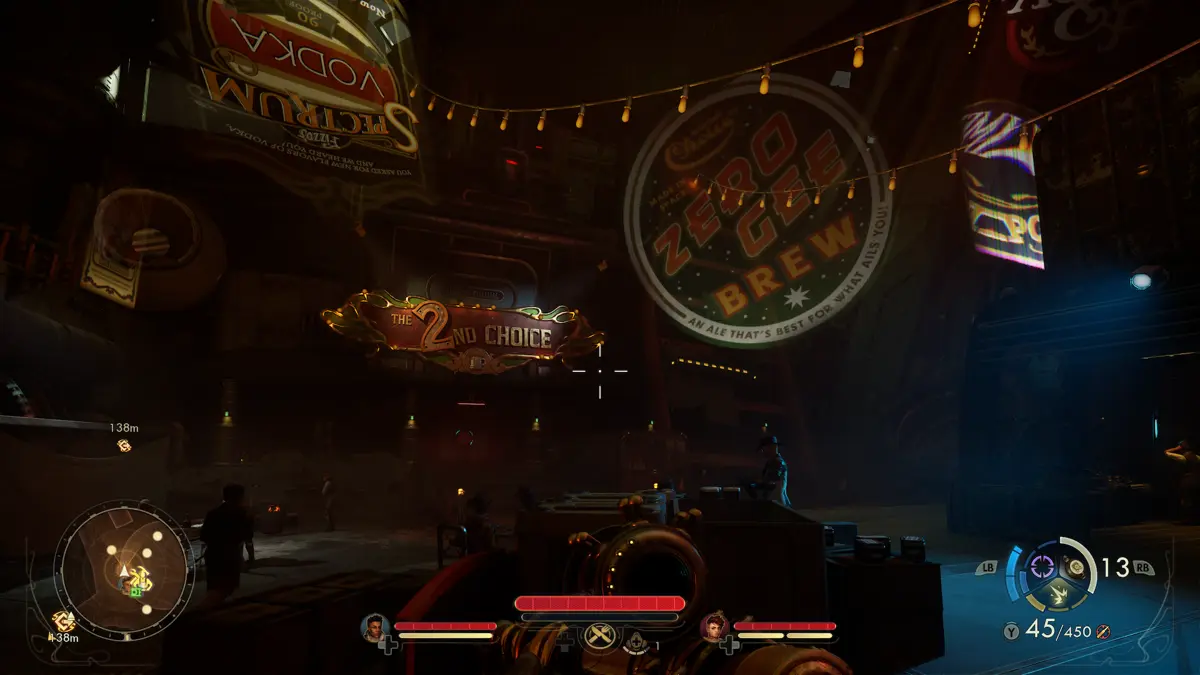Select the left companion portrait
Screen dimensions: 1200x675
[376, 627]
